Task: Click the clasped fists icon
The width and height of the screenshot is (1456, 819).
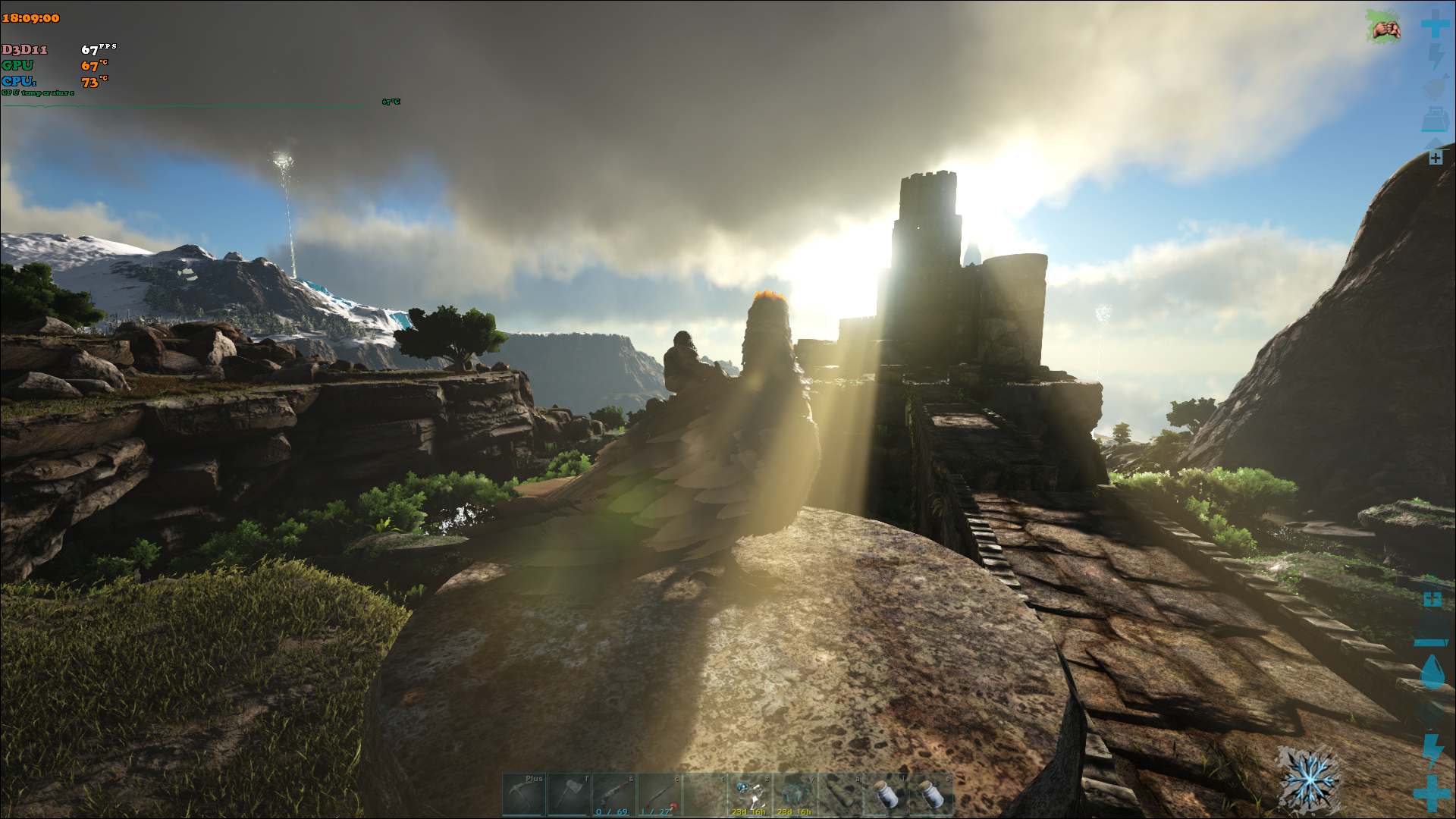Action: point(1385,28)
